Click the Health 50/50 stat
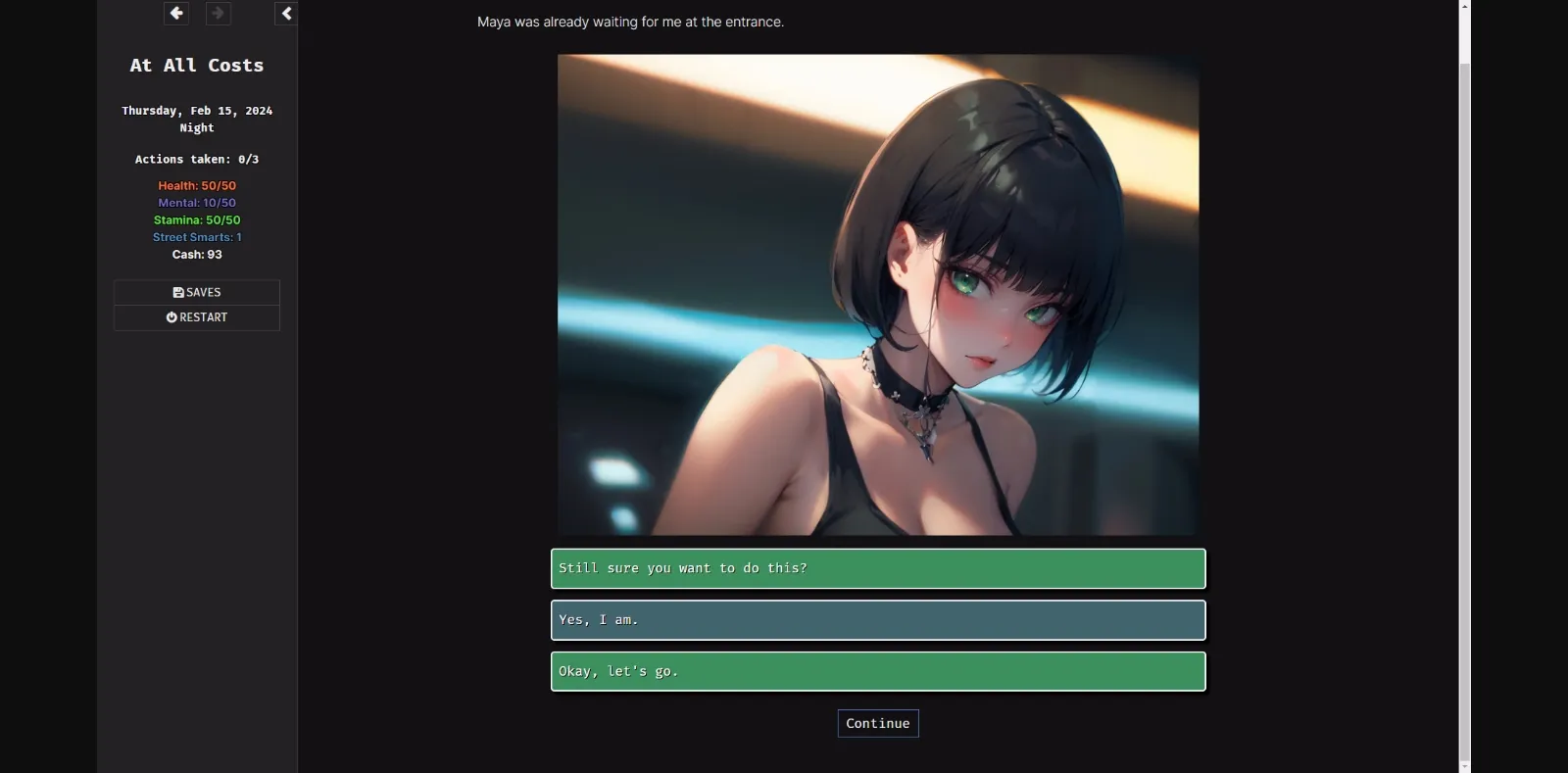This screenshot has height=773, width=1568. point(198,185)
